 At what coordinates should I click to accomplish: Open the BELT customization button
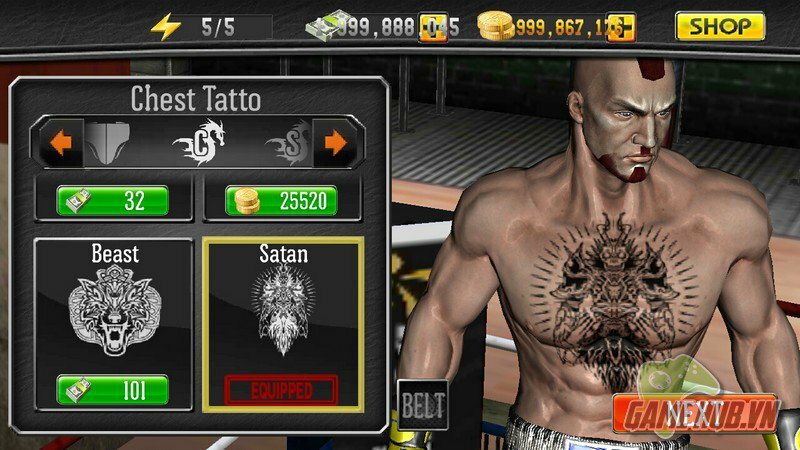point(422,406)
